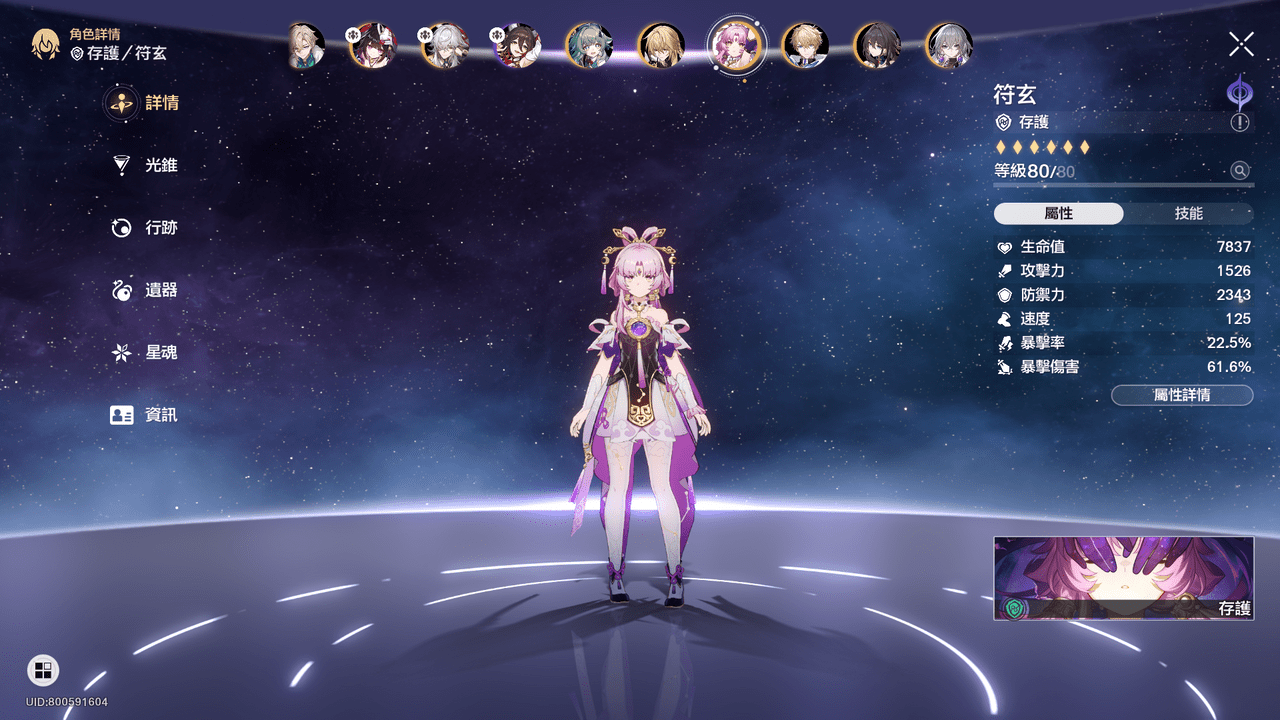Screen dimensions: 1280x720
Task: Open the four-square grid icon above UID
Action: (x=43, y=670)
